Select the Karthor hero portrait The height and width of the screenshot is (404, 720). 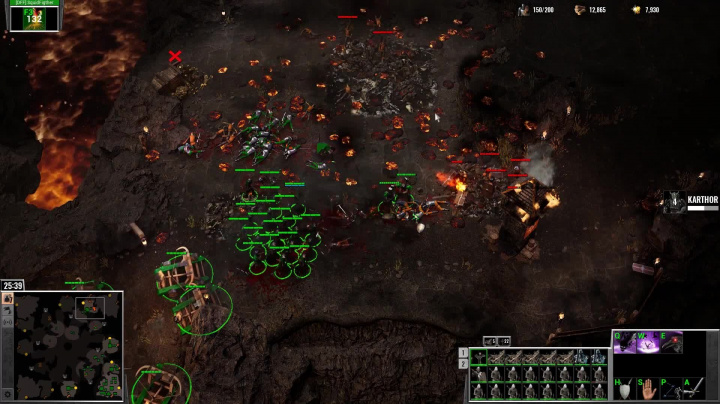pos(674,202)
